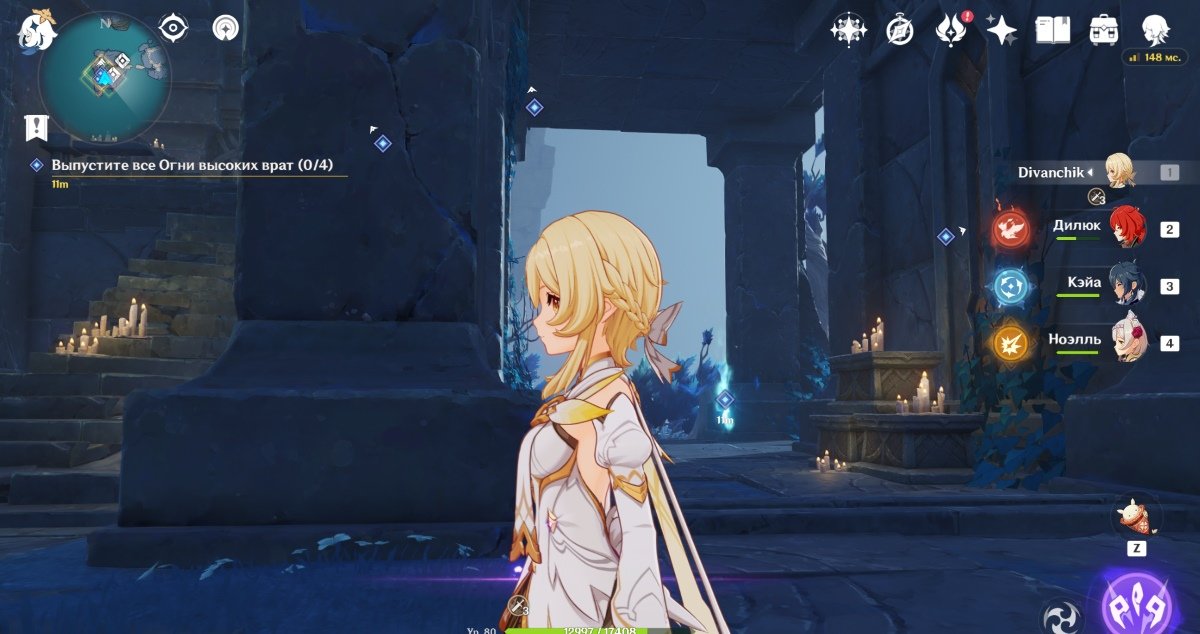Open the four-pointed star Wish icon
1200x634 pixels.
pos(1001,30)
